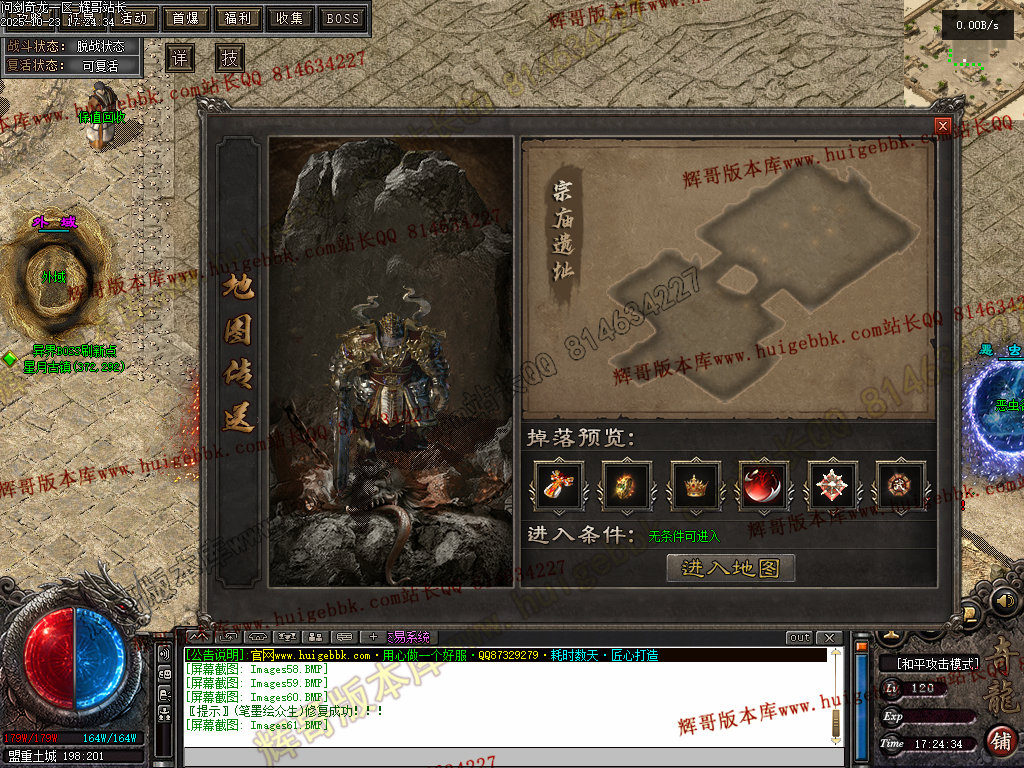This screenshot has width=1024, height=768.
Task: Toggle the 和平攻击模式 attack mode
Action: coord(929,663)
